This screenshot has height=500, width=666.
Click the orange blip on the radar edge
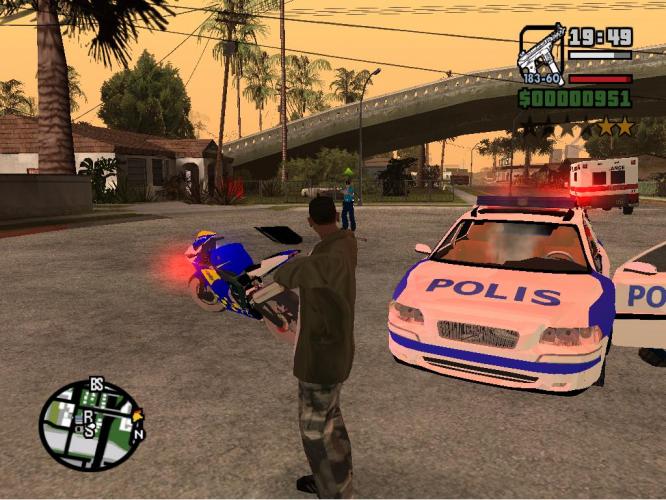[137, 416]
